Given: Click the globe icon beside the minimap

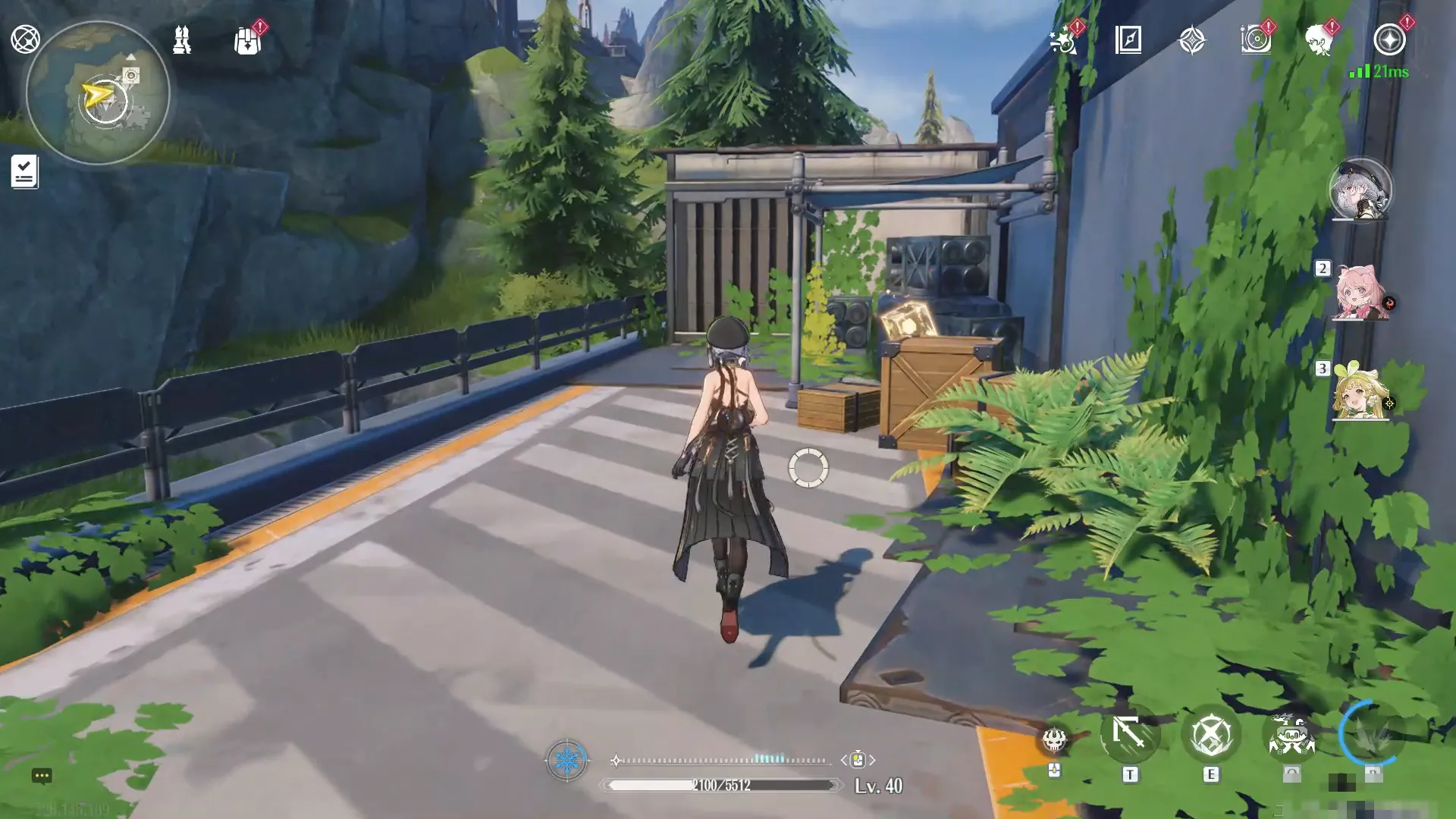Looking at the screenshot, I should tap(25, 39).
